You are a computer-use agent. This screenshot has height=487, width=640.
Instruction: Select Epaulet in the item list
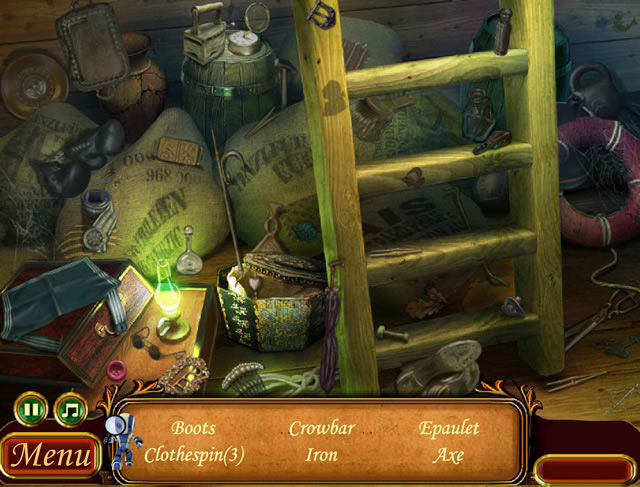(449, 429)
